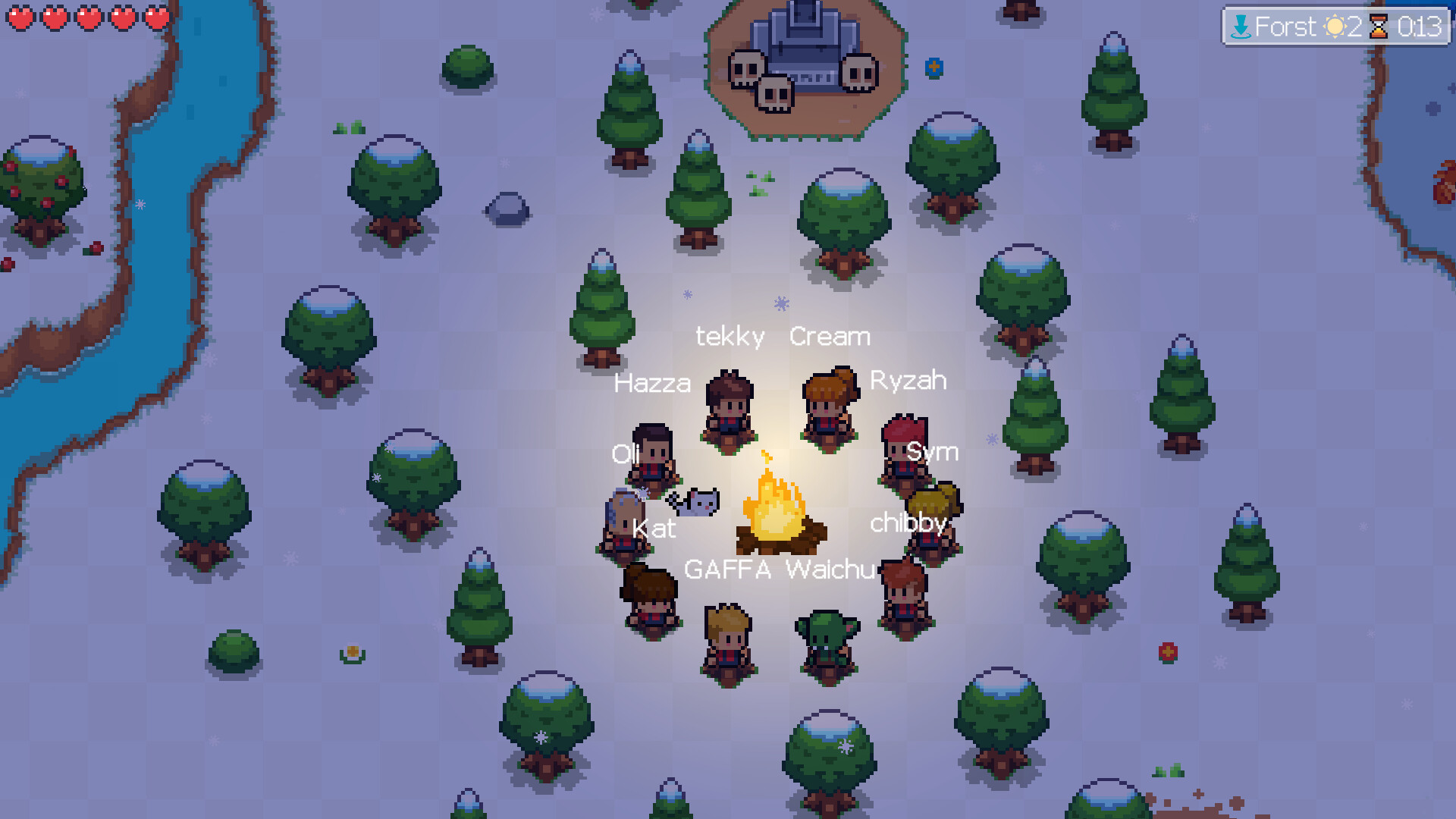Click the teal descend arrow icon in the HUD
Screen dimensions: 1456x819
[1241, 27]
